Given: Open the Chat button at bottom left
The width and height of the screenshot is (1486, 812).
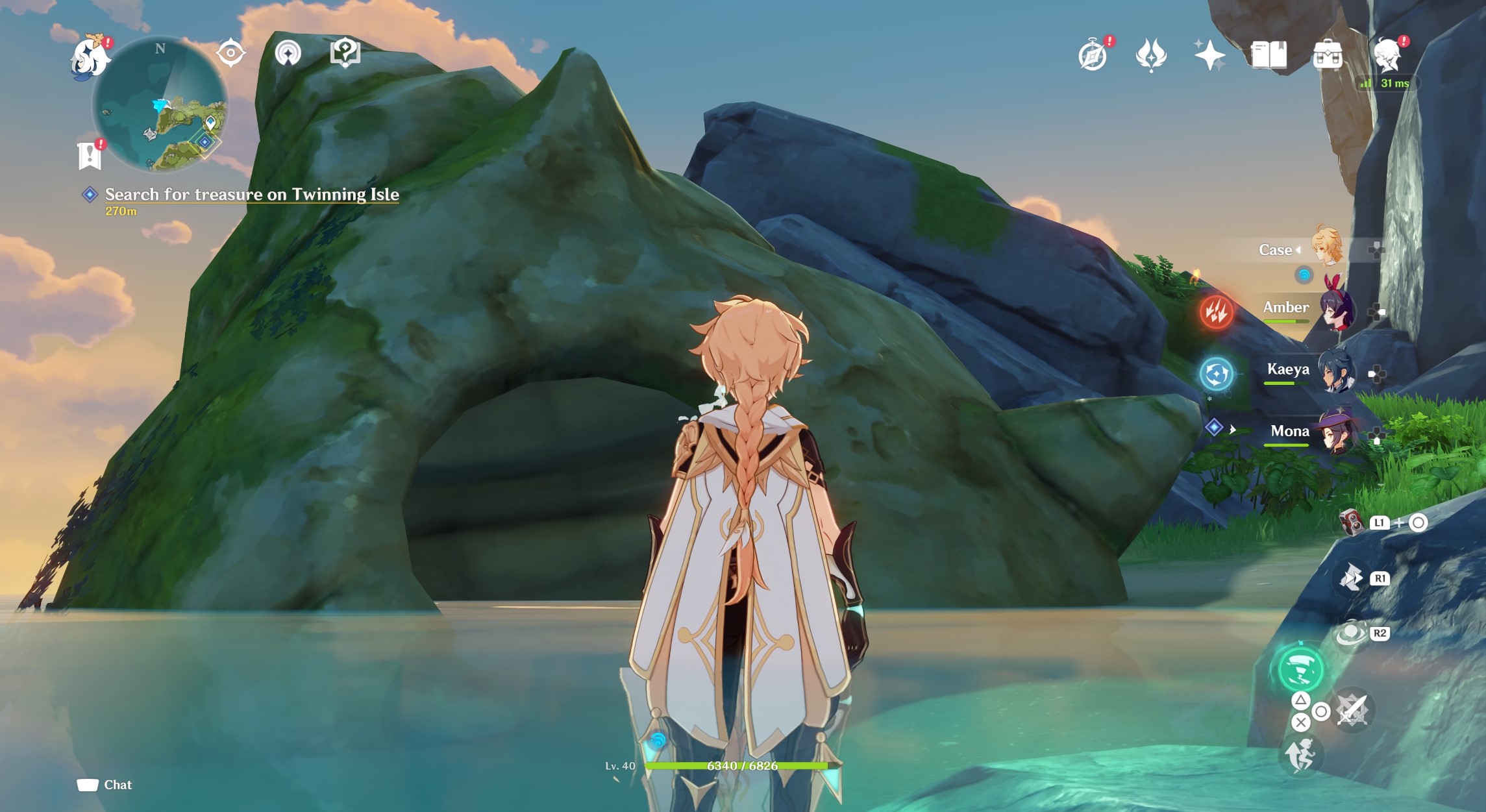Looking at the screenshot, I should (104, 785).
